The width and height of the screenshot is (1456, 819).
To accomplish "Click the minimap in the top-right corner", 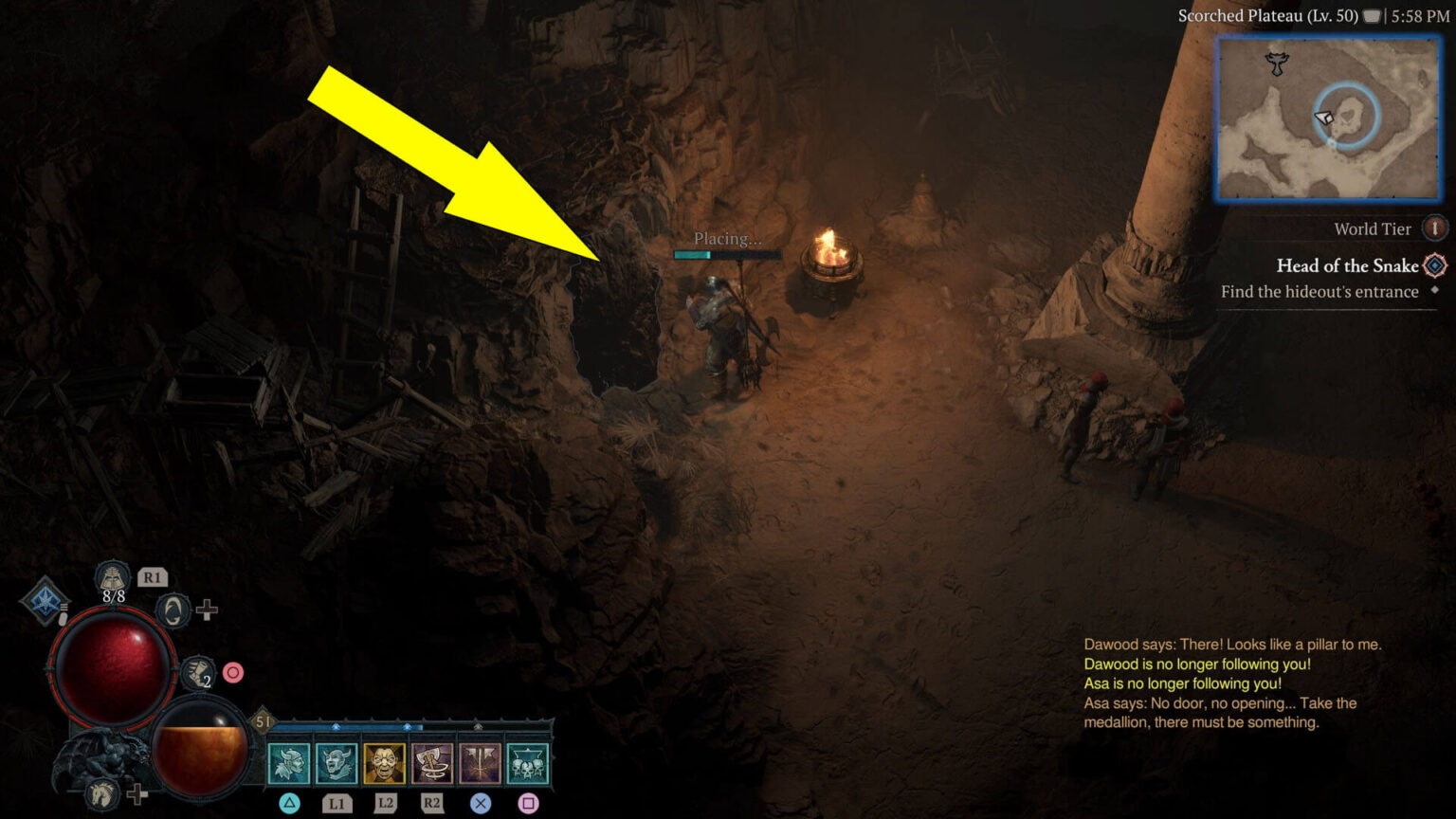I will 1331,118.
